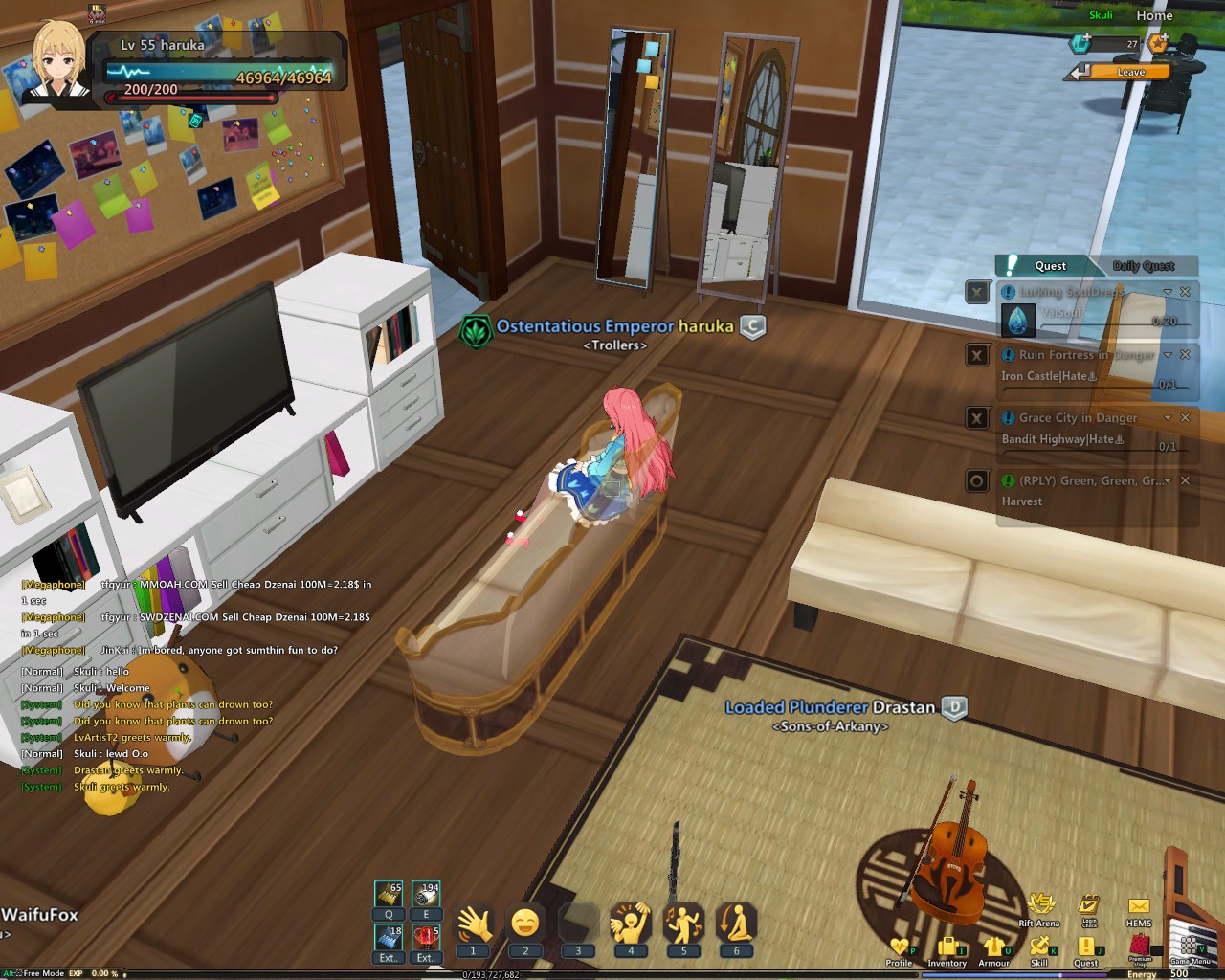1225x980 pixels.
Task: Use the waving hand emote
Action: click(473, 925)
